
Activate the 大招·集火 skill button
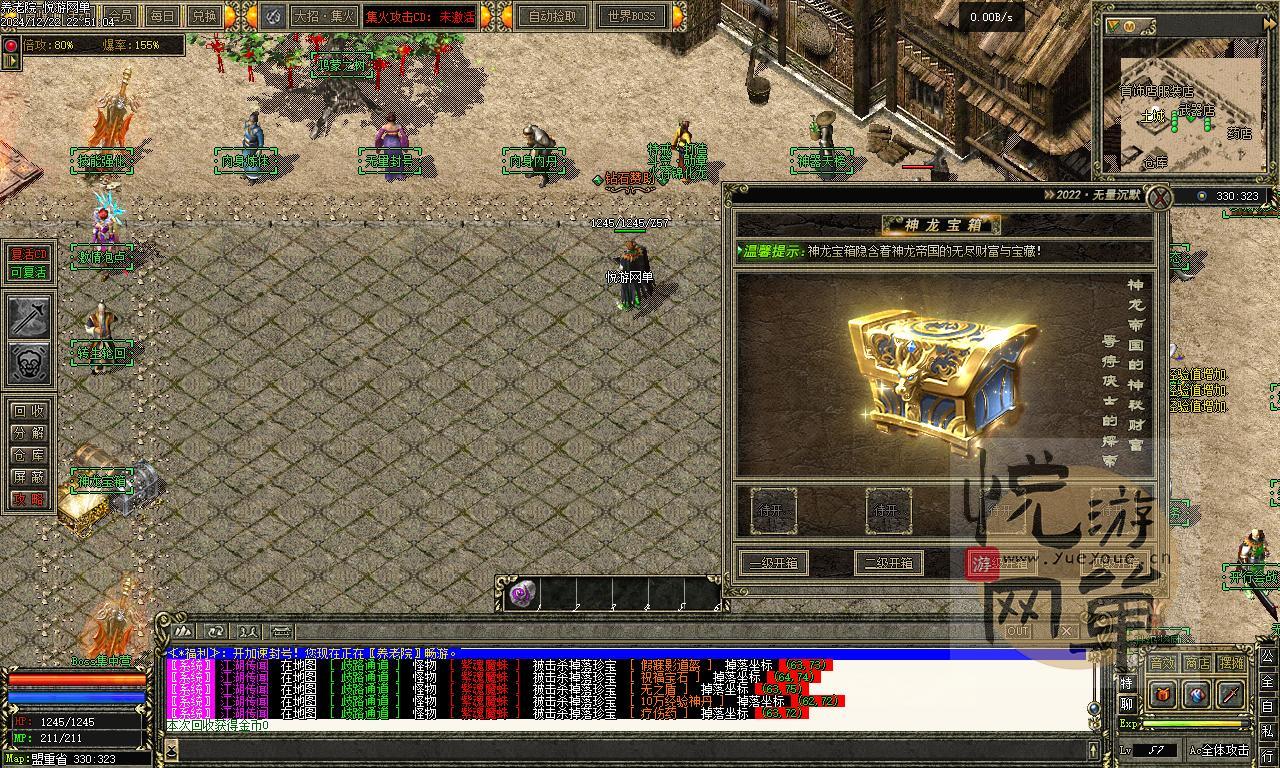click(x=323, y=16)
